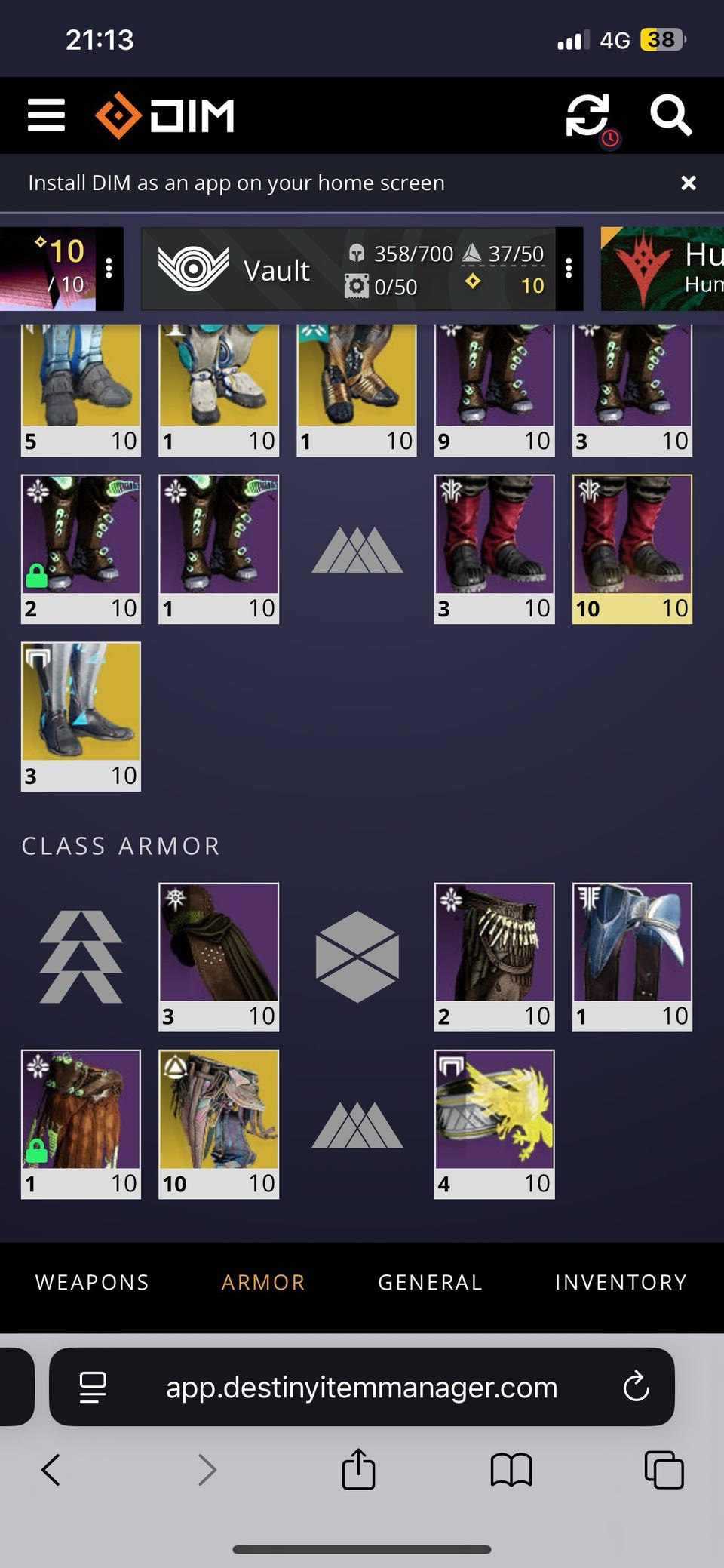Select the dark hooded cloak with count 3
This screenshot has width=724, height=1568.
click(219, 956)
